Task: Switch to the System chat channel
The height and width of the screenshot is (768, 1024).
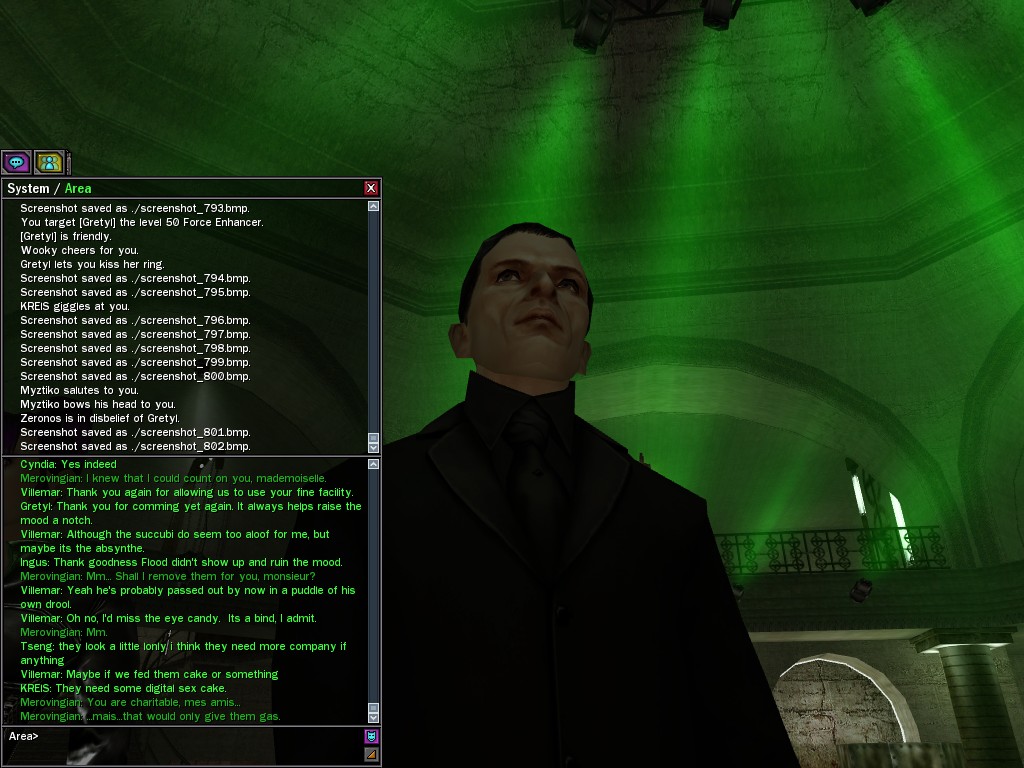Action: click(28, 188)
